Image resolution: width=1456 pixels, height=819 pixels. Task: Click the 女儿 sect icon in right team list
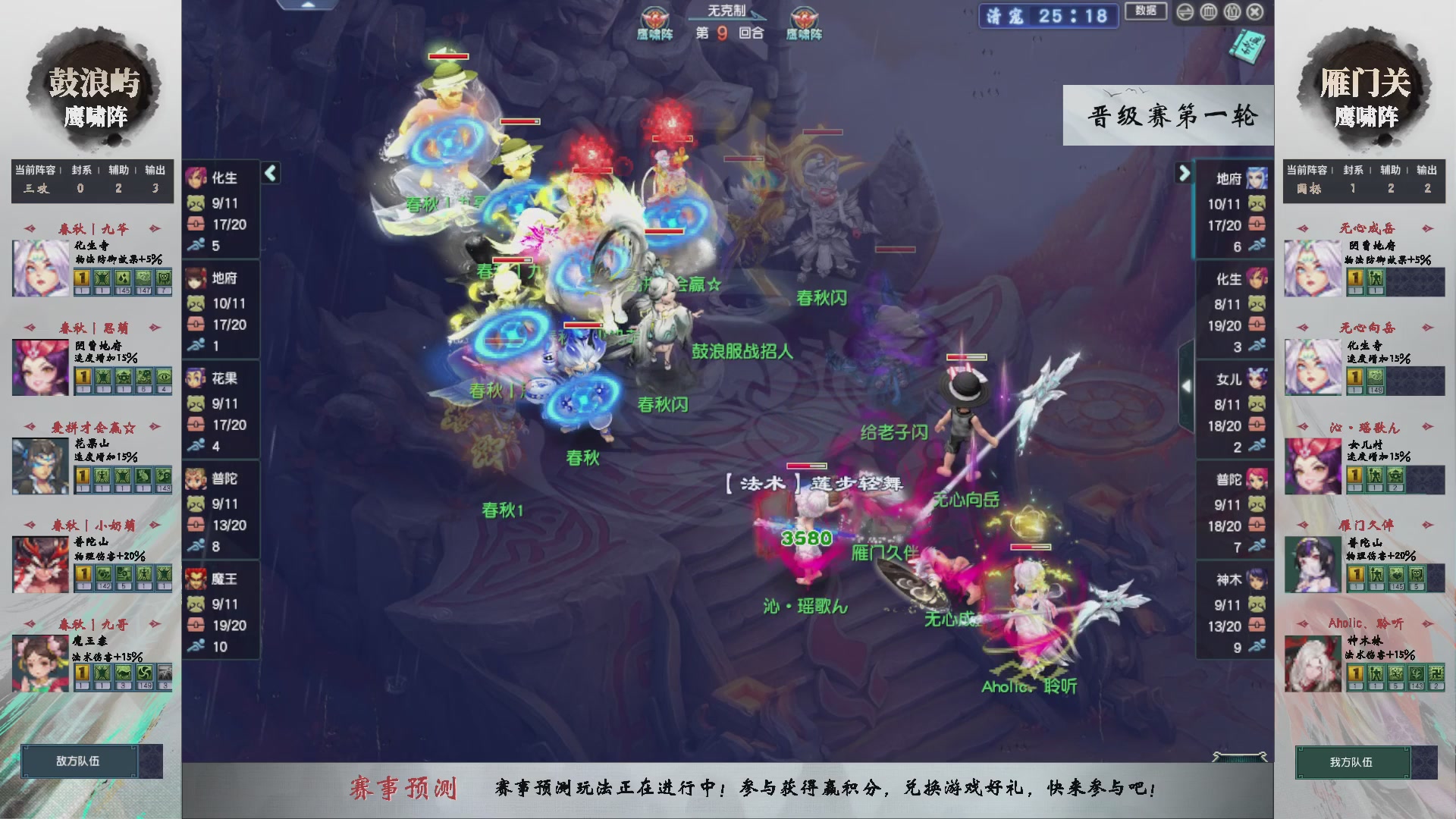[x=1256, y=378]
